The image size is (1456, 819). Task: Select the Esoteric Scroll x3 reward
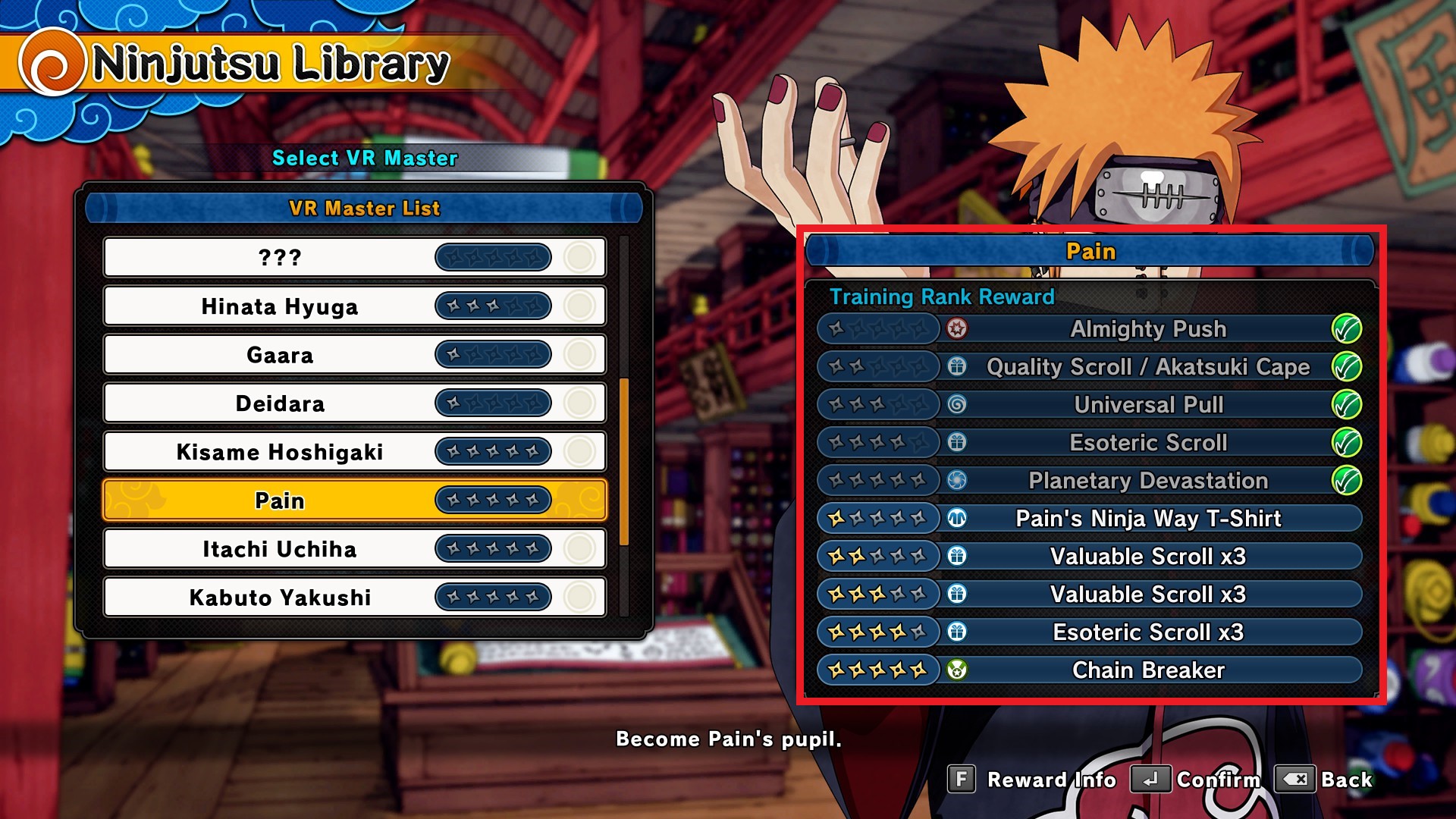(1147, 632)
